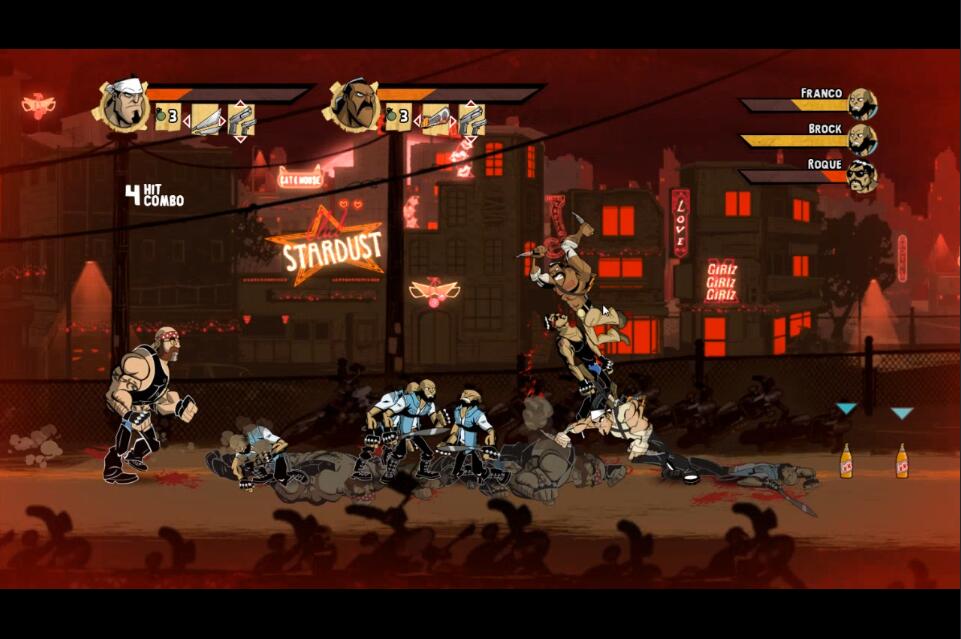This screenshot has width=961, height=639.
Task: Click the white-bandana player portrait
Action: 122,104
